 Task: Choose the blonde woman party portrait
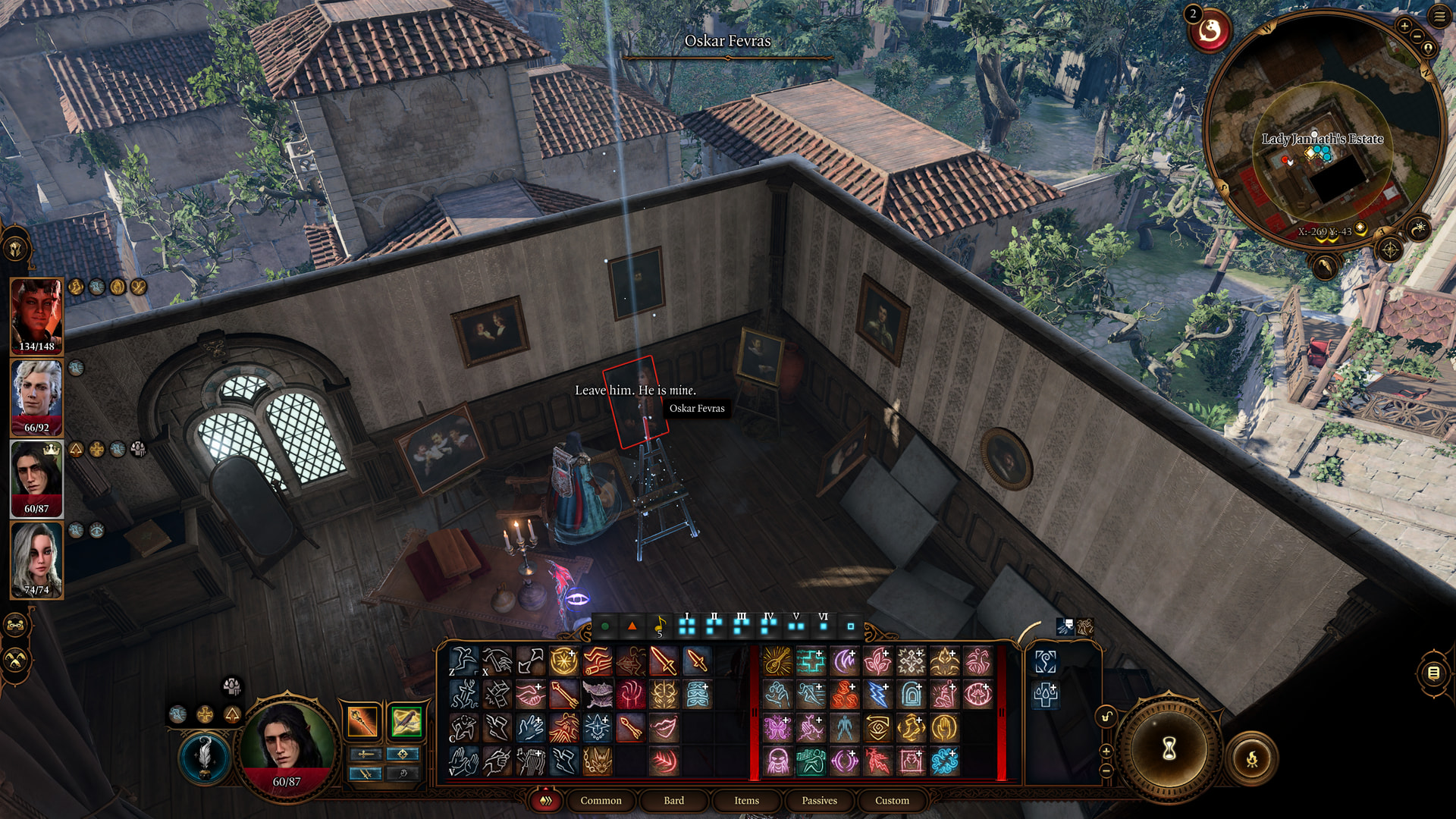click(x=36, y=560)
